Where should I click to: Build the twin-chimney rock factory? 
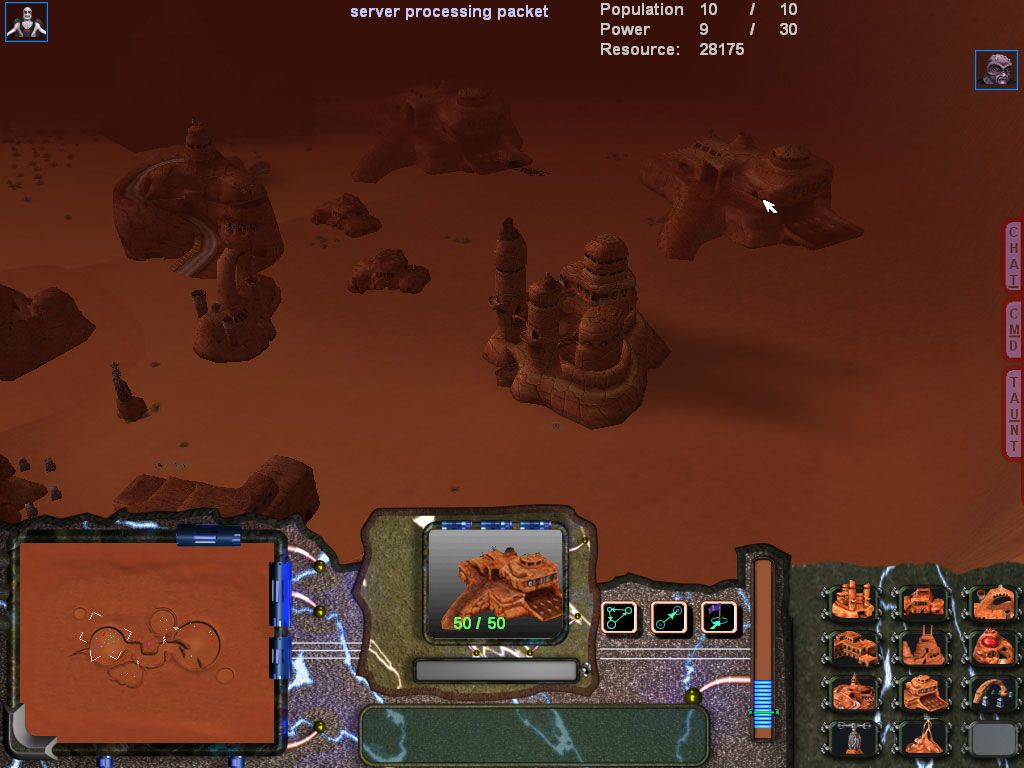924,647
